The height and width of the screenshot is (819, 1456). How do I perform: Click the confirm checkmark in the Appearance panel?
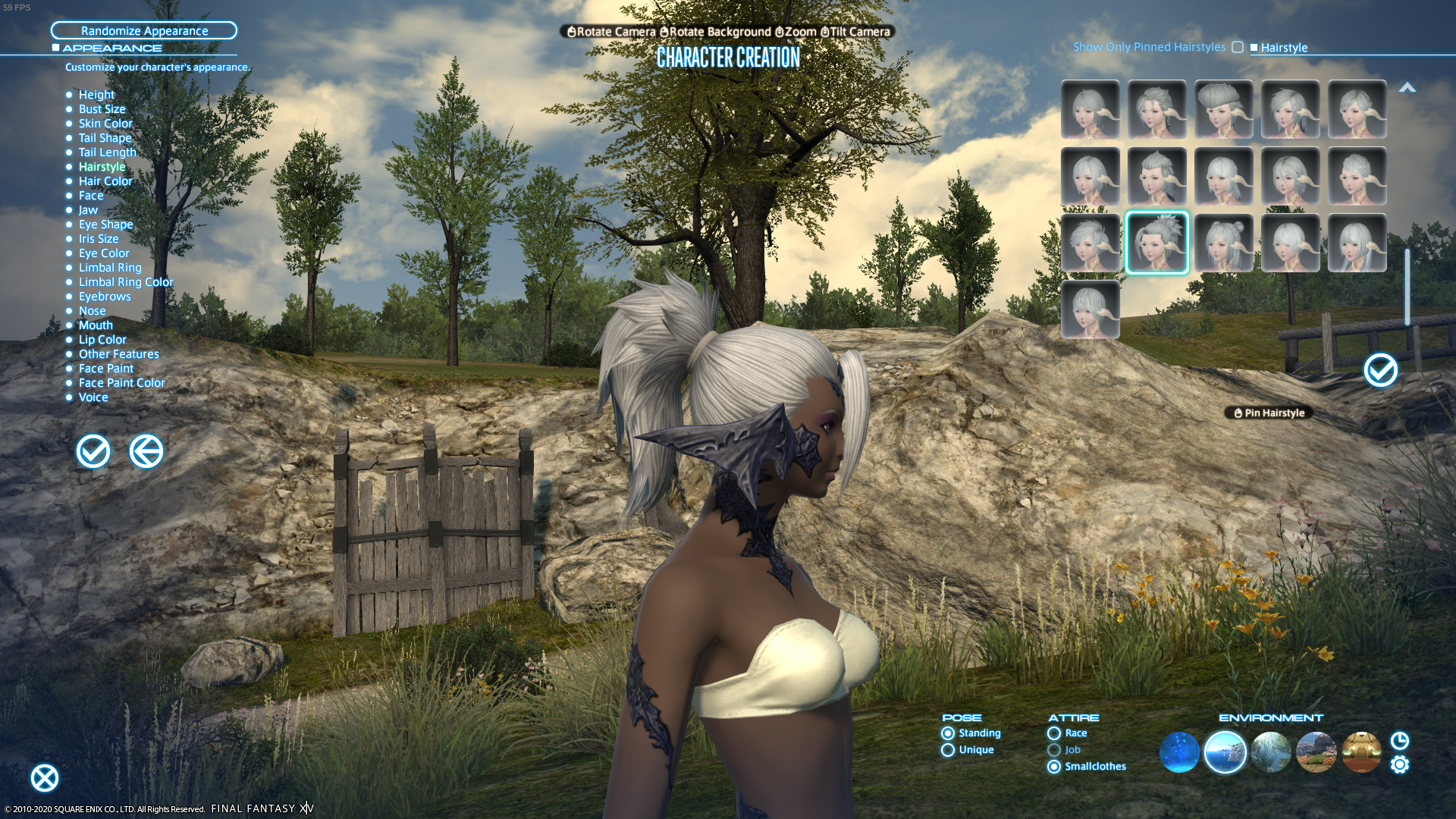[x=92, y=450]
